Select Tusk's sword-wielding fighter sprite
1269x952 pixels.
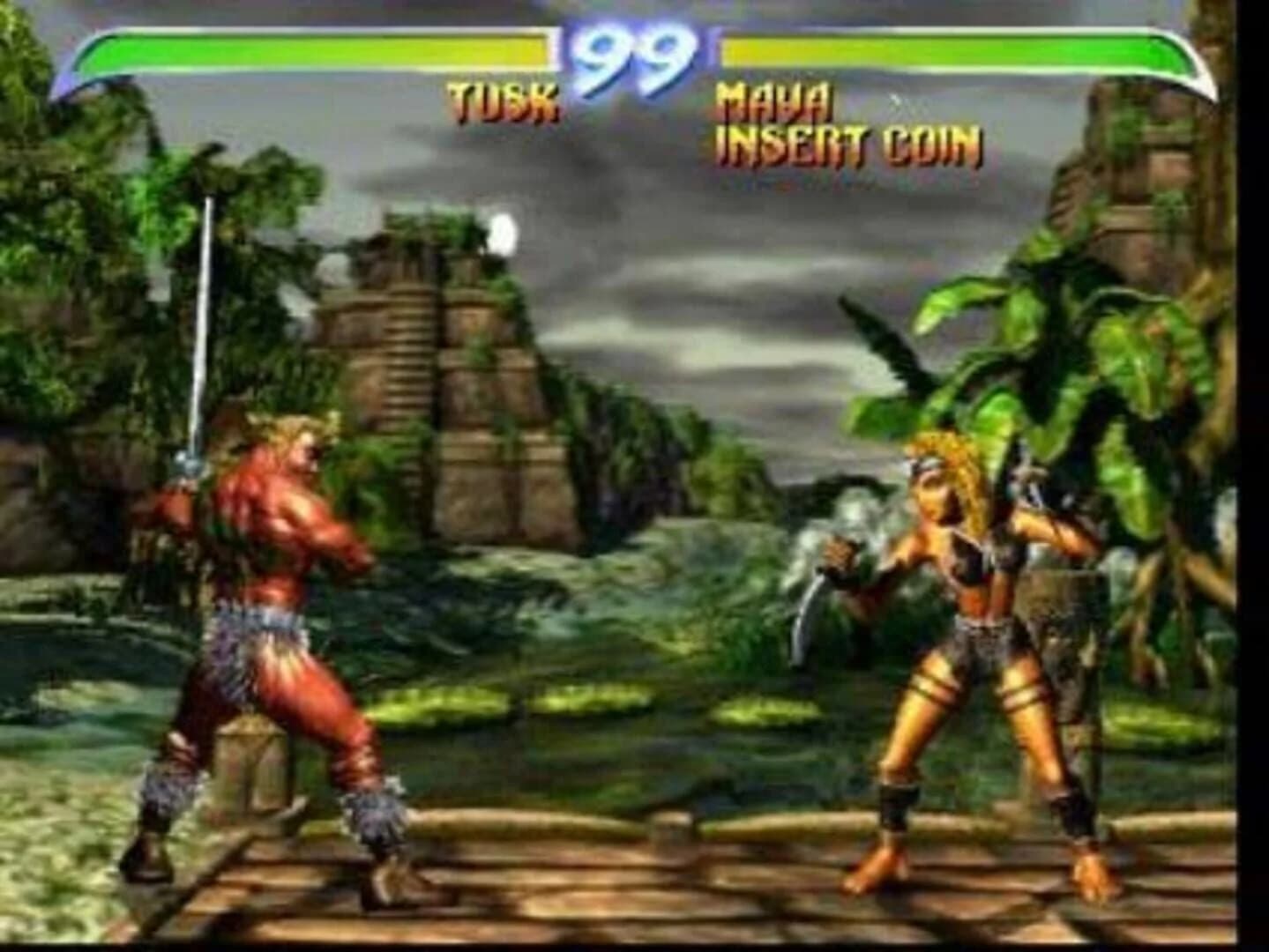coord(265,617)
